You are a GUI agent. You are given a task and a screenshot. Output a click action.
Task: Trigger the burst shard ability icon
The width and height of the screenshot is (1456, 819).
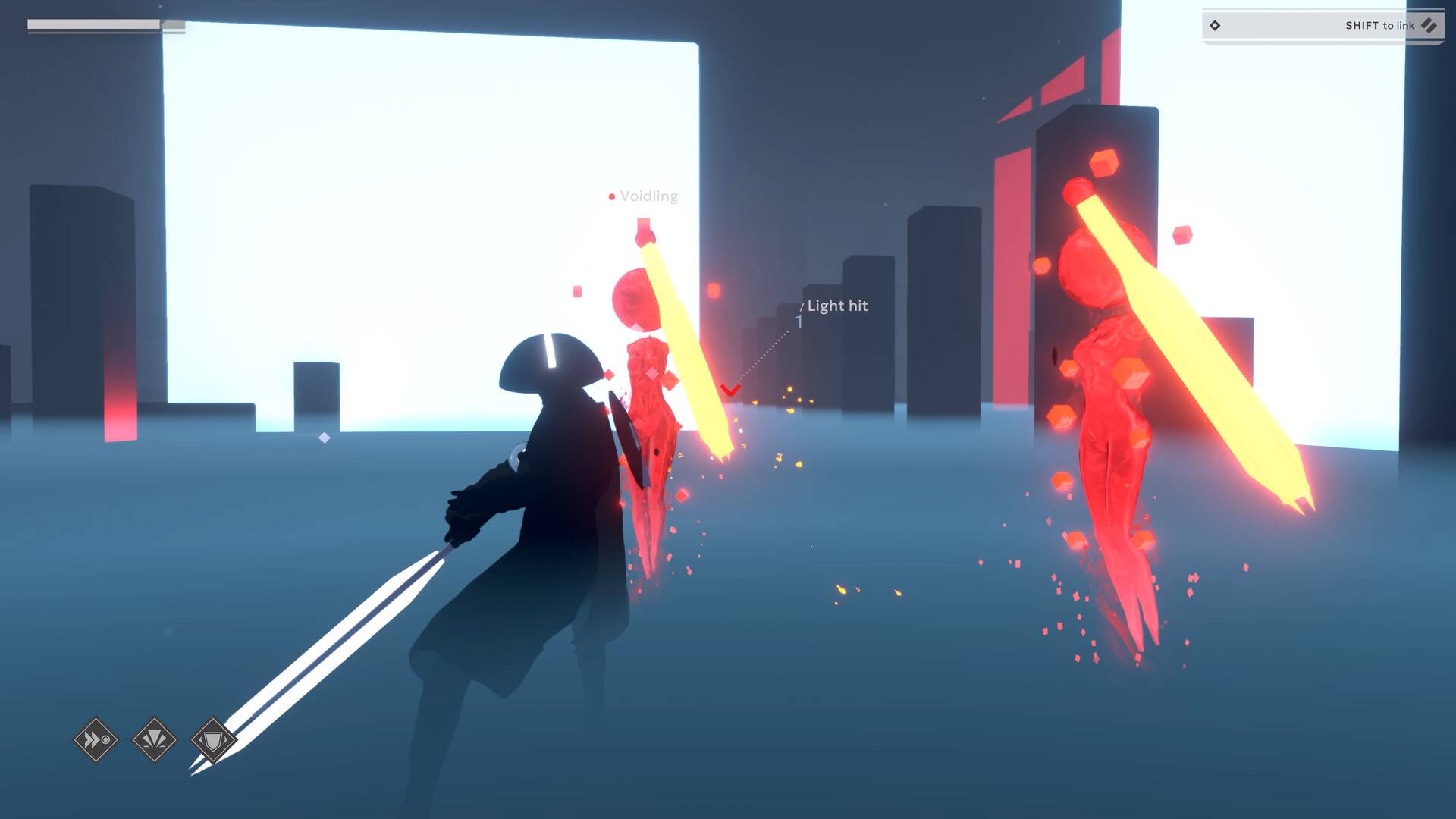tap(155, 739)
